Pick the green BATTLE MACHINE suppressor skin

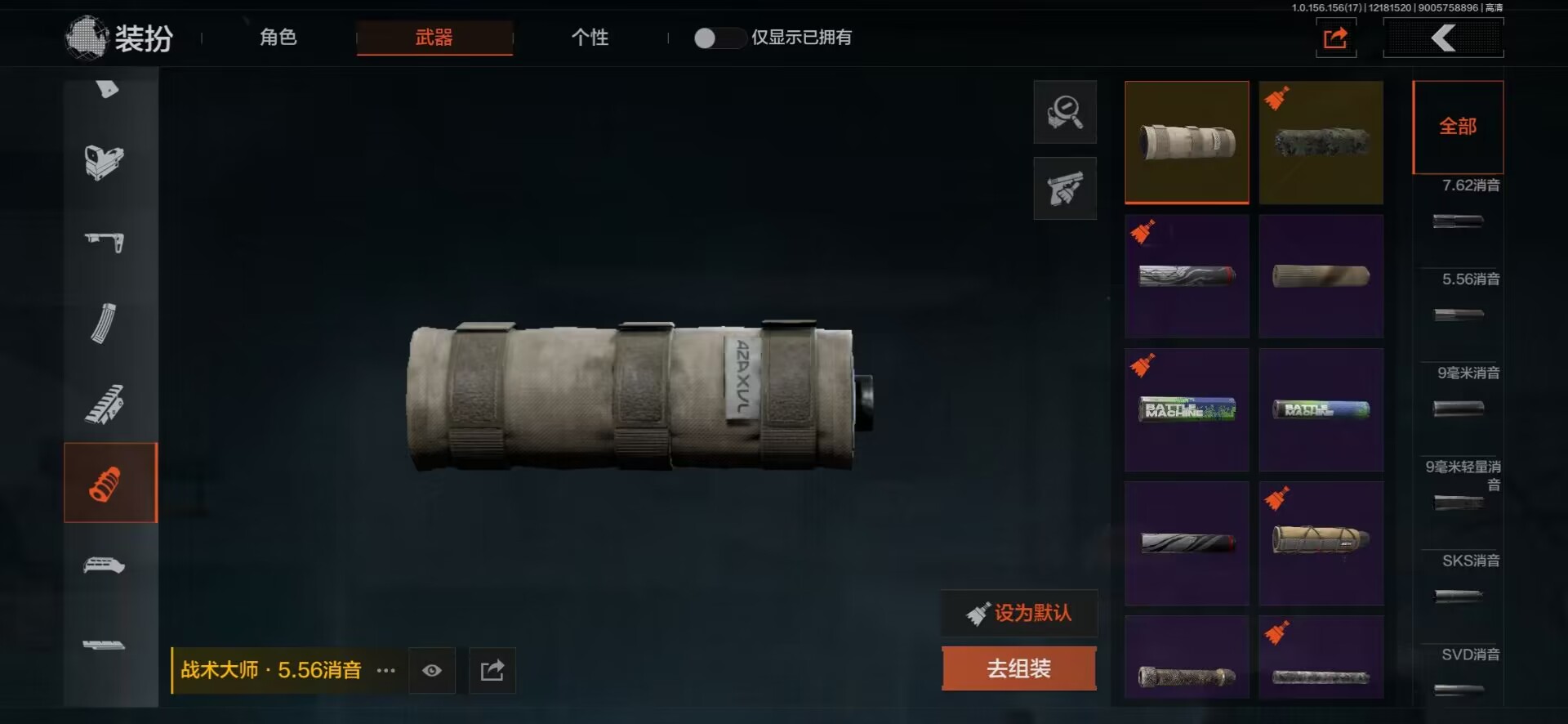point(1187,409)
